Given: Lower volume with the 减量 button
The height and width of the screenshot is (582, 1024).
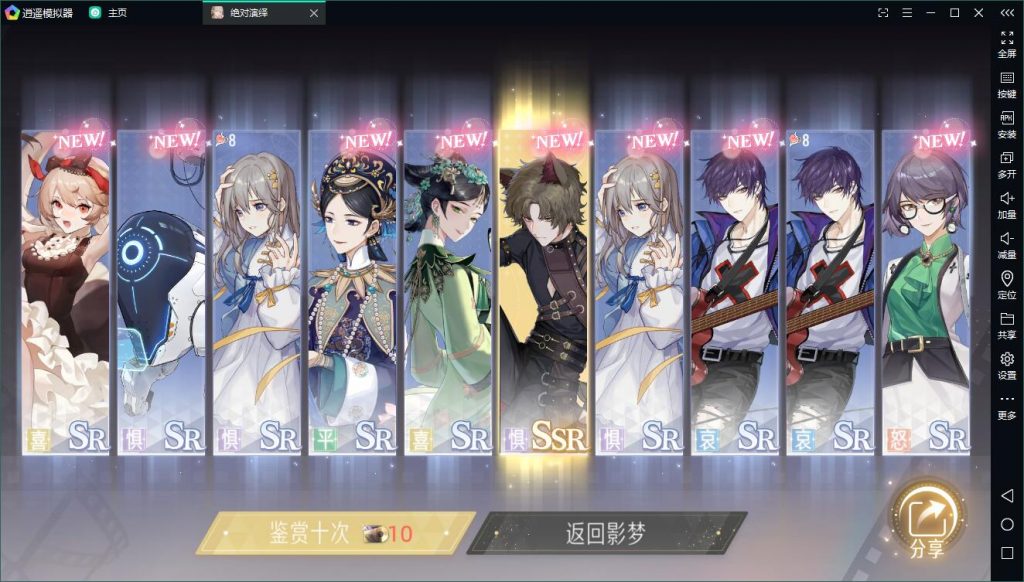Looking at the screenshot, I should click(x=1007, y=245).
